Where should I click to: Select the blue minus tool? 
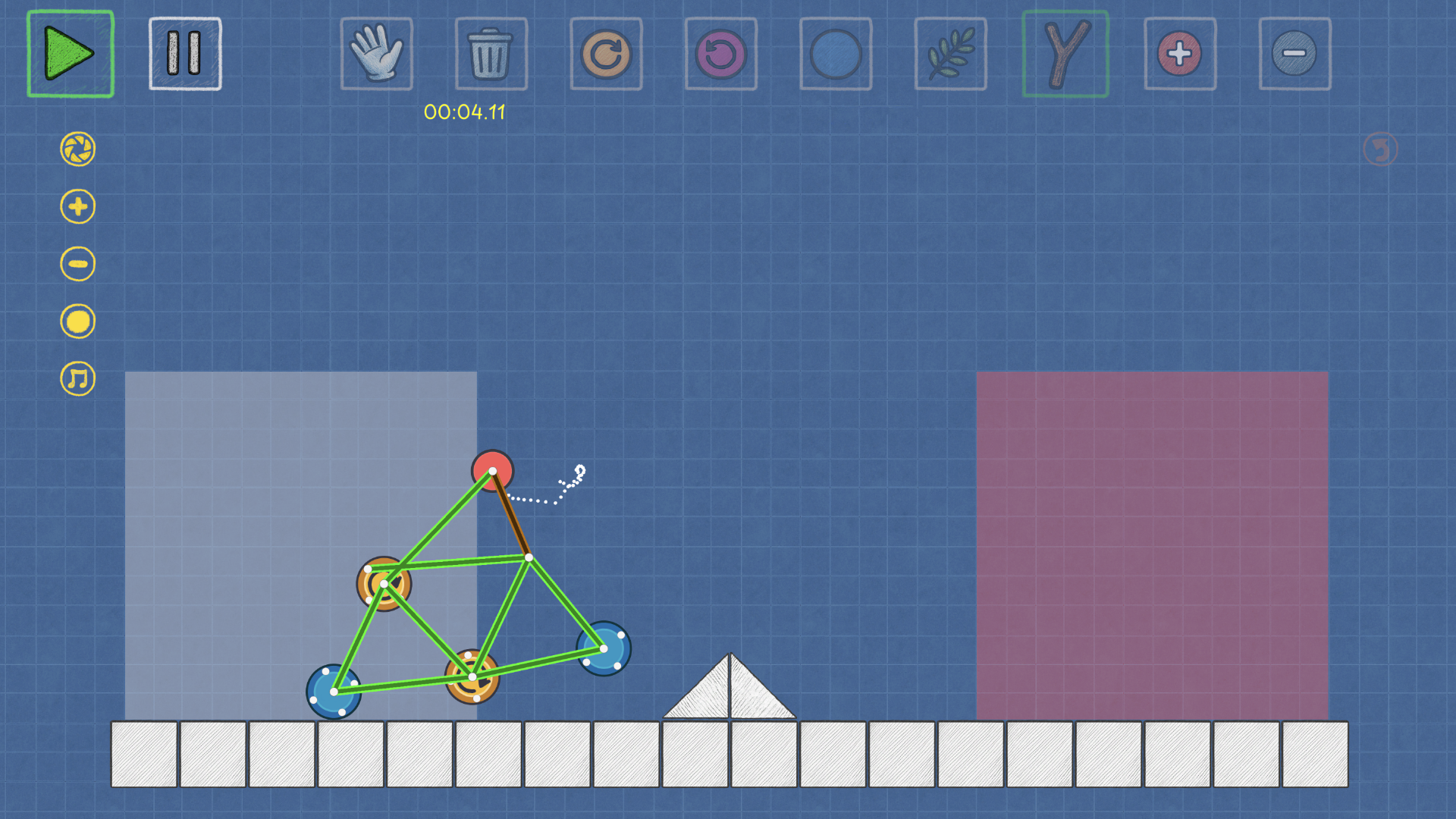pos(1294,53)
